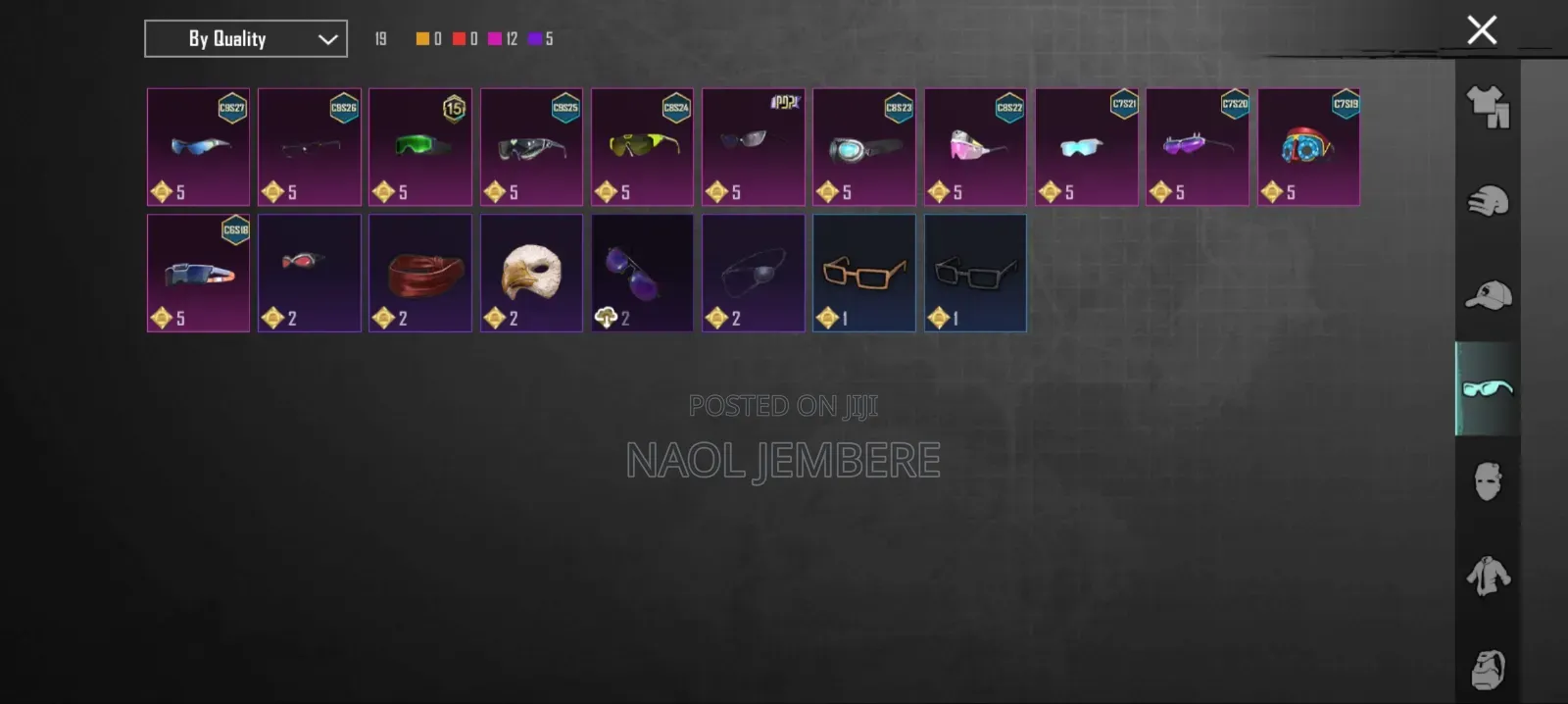Select the cyan C7S21 glasses

pyautogui.click(x=1086, y=147)
